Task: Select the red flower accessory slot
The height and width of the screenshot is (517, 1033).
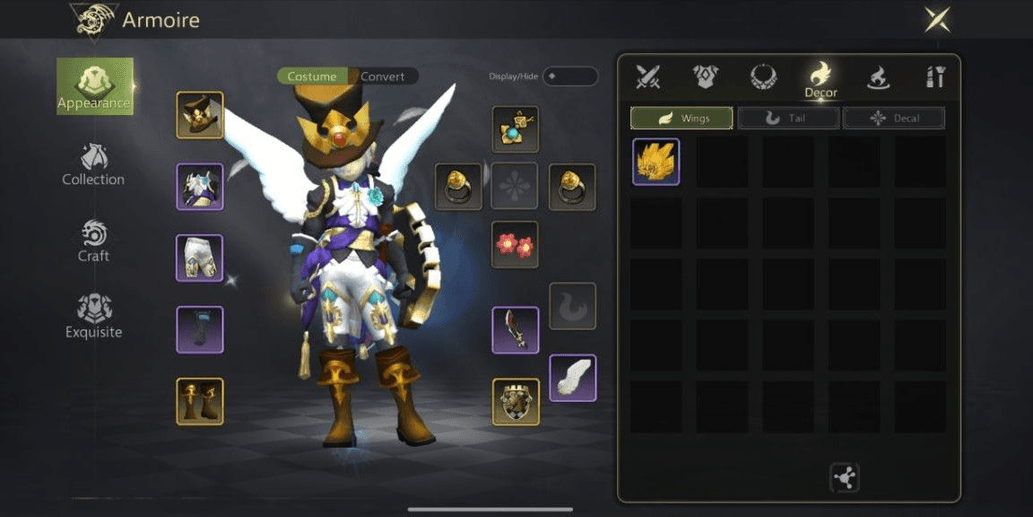Action: click(x=515, y=244)
